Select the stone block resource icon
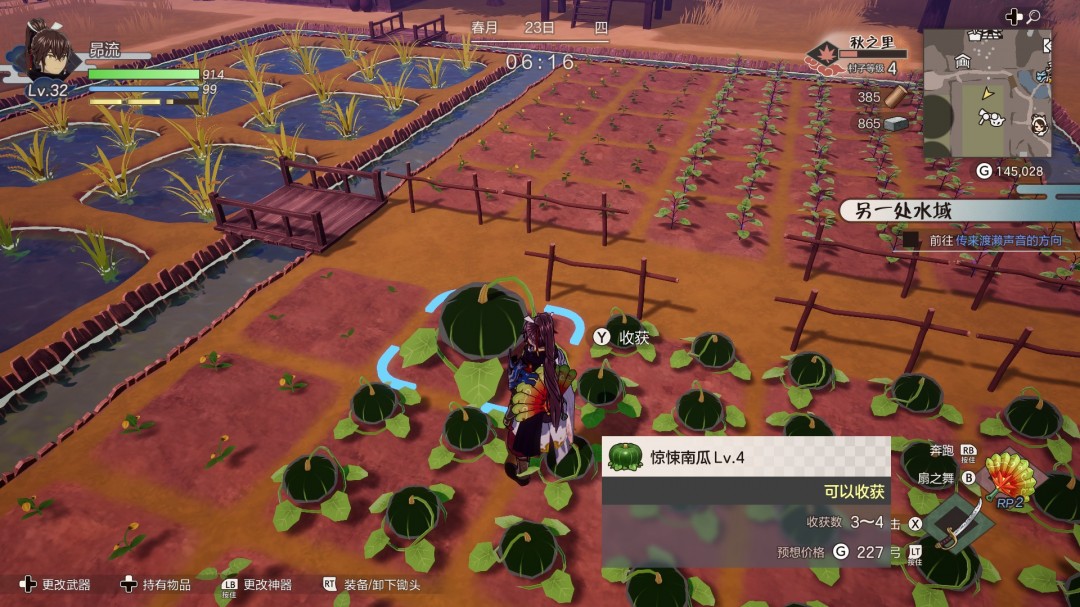The height and width of the screenshot is (607, 1080). (x=897, y=123)
